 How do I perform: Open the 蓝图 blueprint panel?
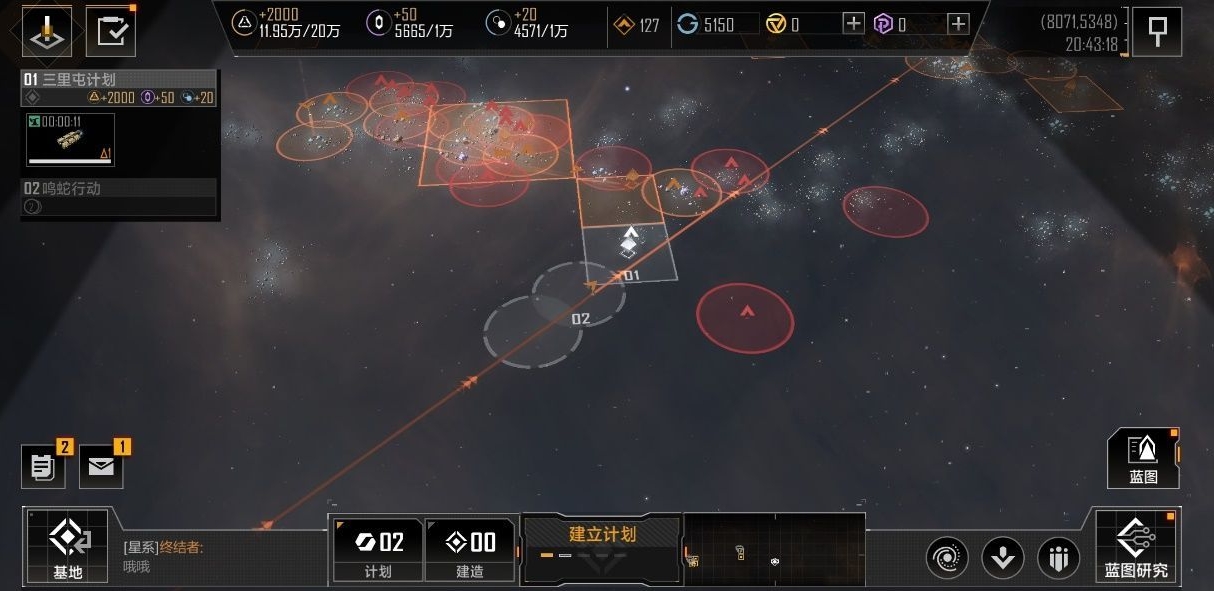pyautogui.click(x=1143, y=458)
